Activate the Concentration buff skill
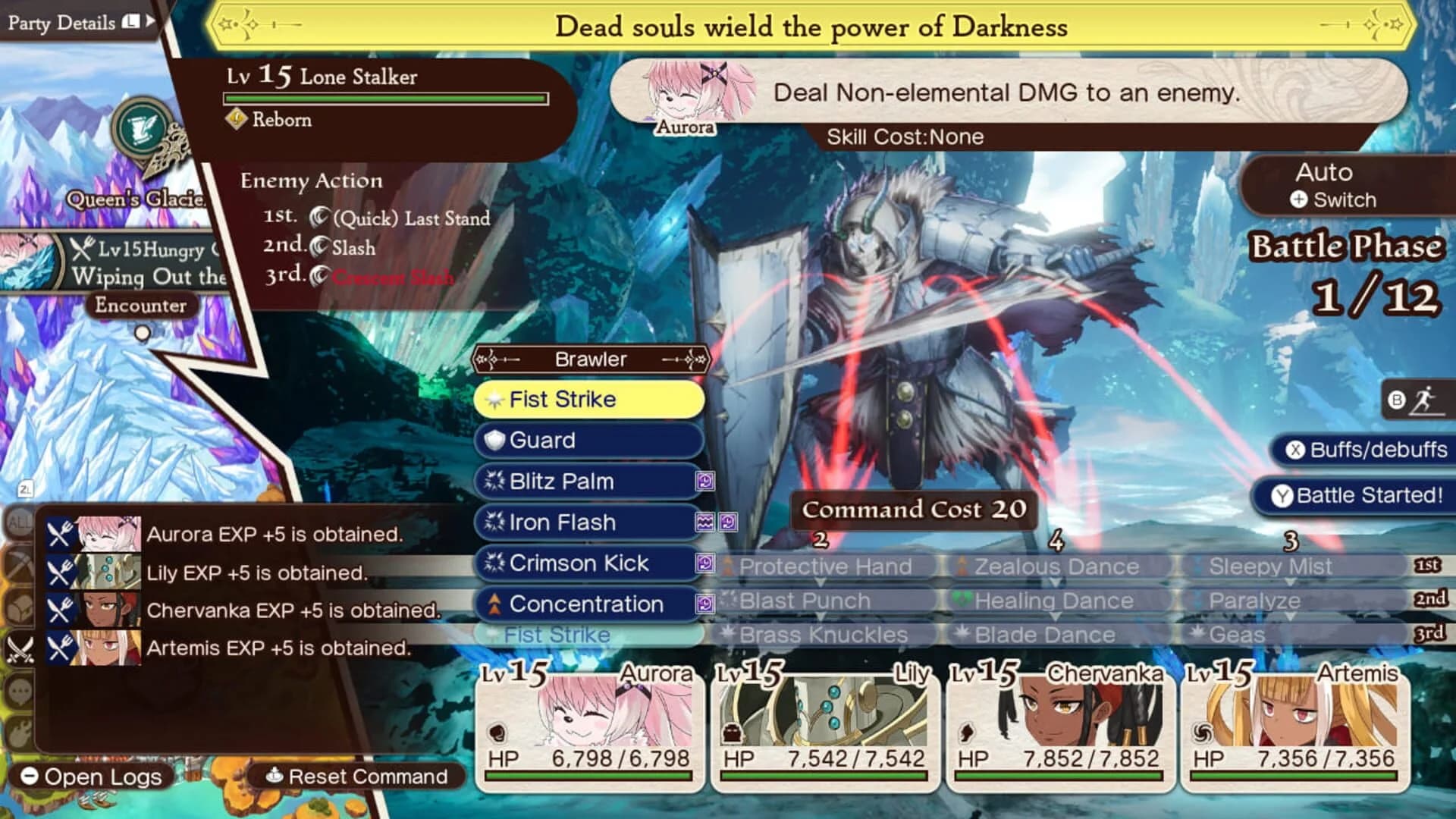Viewport: 1456px width, 819px height. [588, 604]
